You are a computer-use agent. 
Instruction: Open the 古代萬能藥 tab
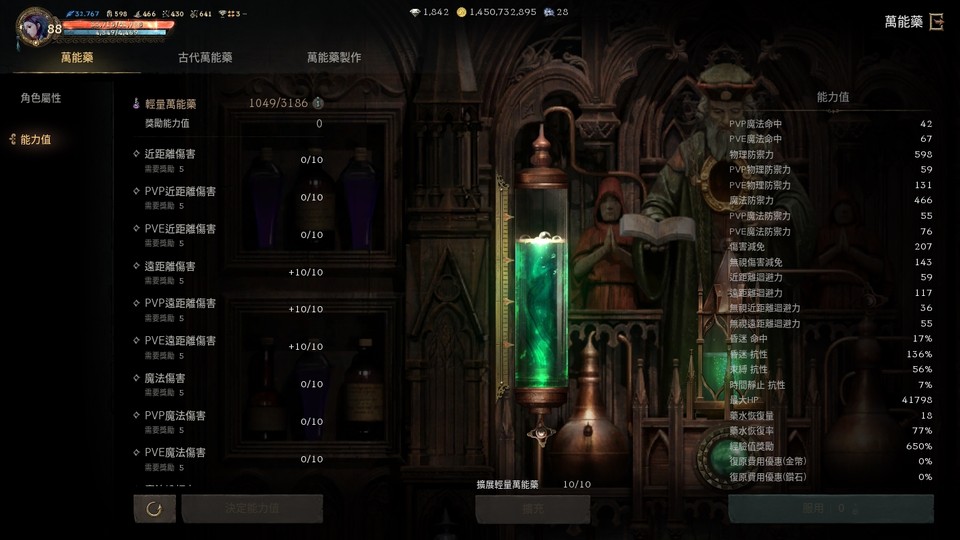205,58
